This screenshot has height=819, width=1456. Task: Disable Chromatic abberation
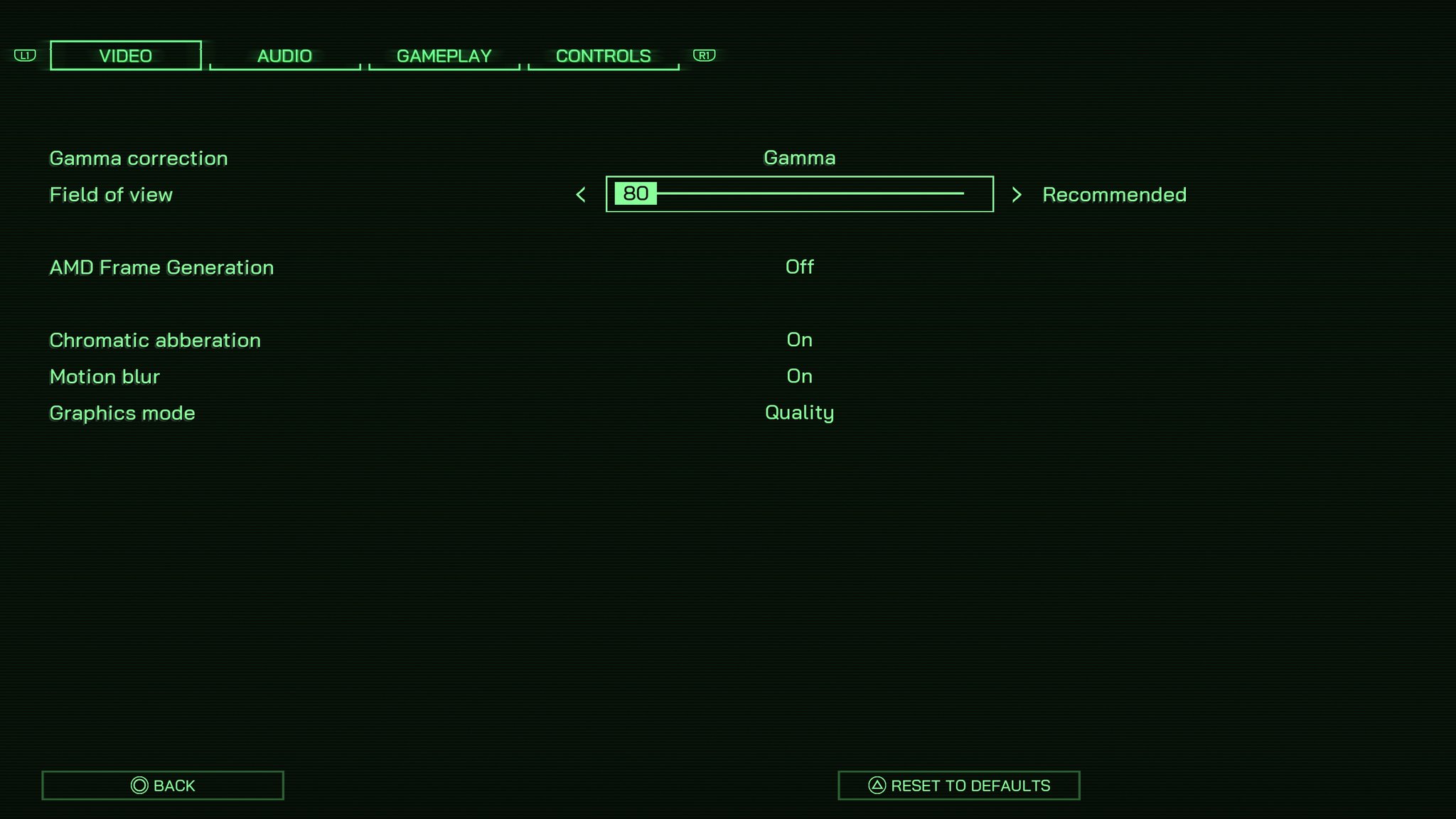[799, 340]
